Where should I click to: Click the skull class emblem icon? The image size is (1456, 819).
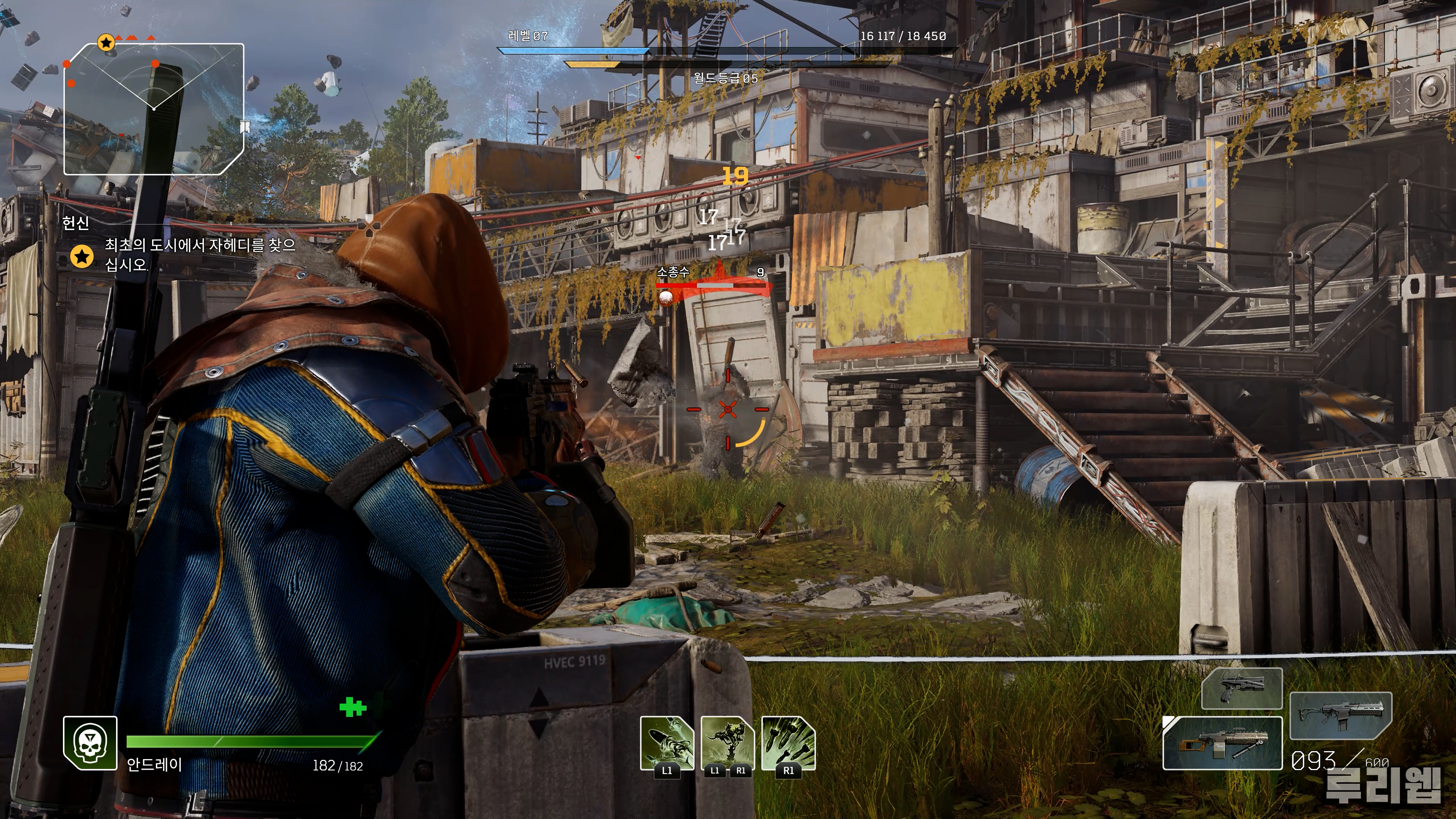tap(91, 743)
